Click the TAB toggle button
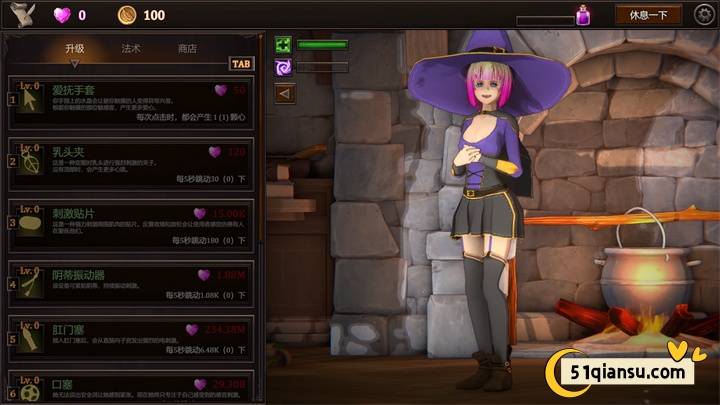Viewport: 720px width, 405px height. [x=241, y=63]
